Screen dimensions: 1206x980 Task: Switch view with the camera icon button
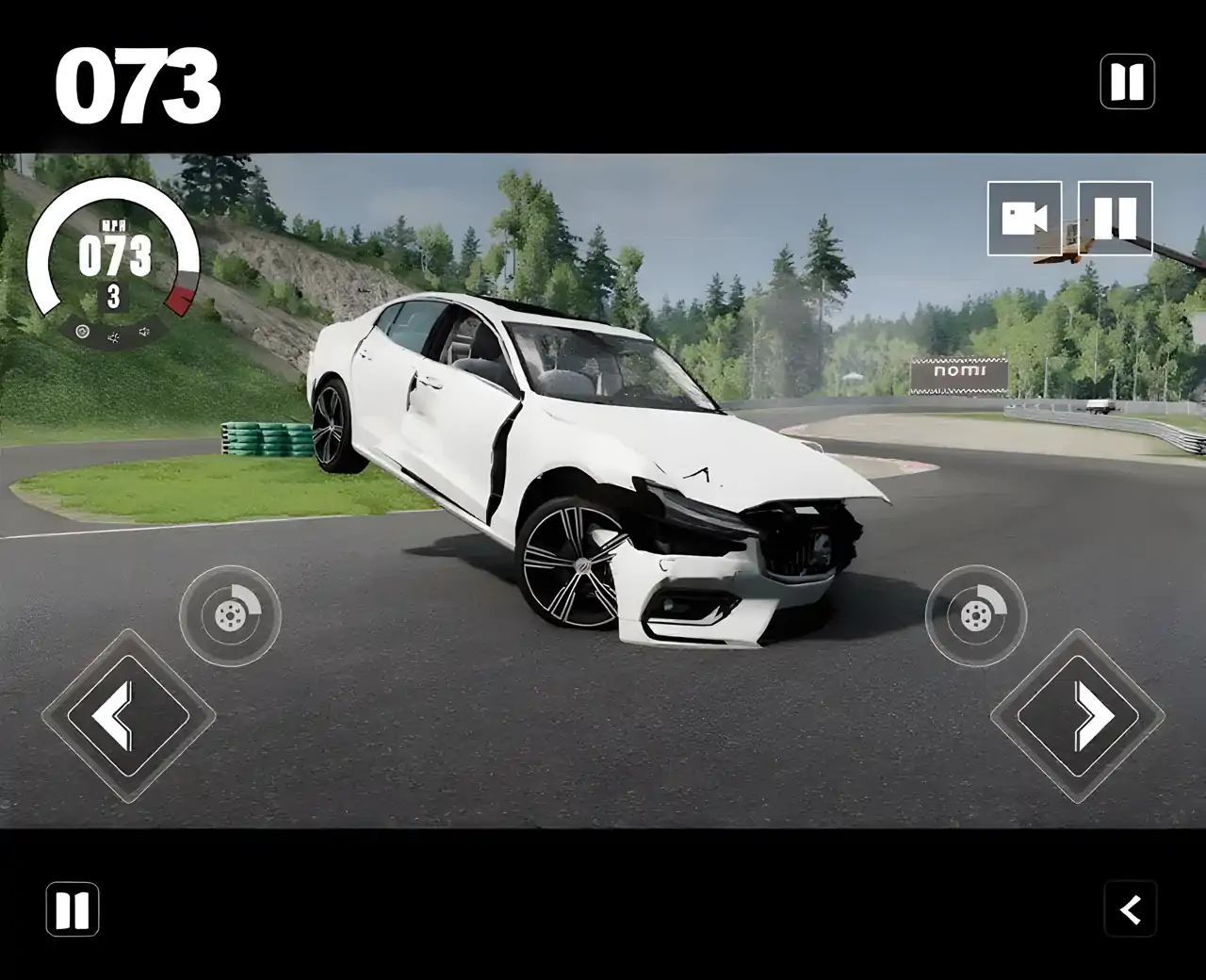click(x=1024, y=219)
